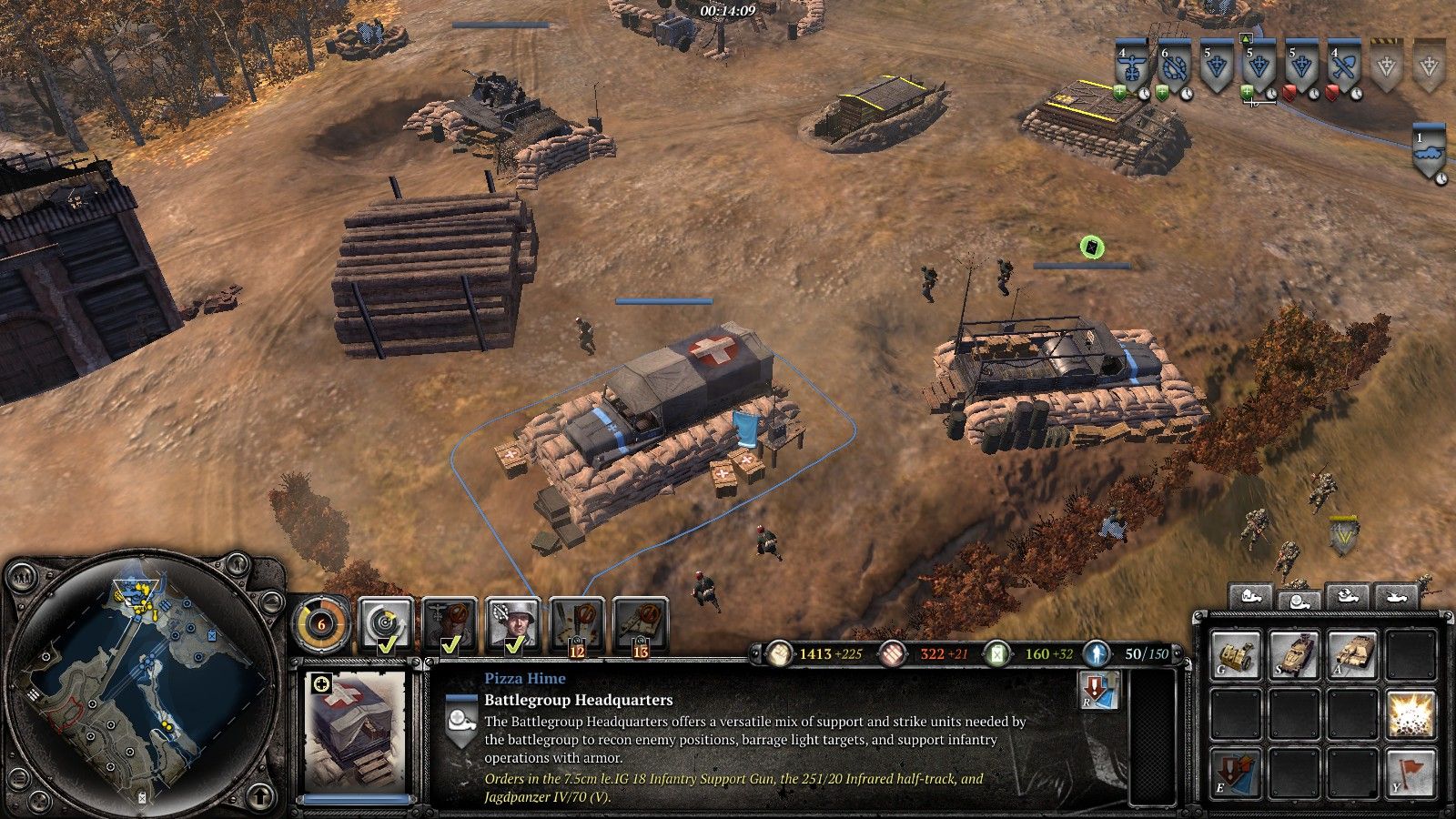The image size is (1456, 819).
Task: Select the tank unit shield numbered 1
Action: pyautogui.click(x=1429, y=152)
